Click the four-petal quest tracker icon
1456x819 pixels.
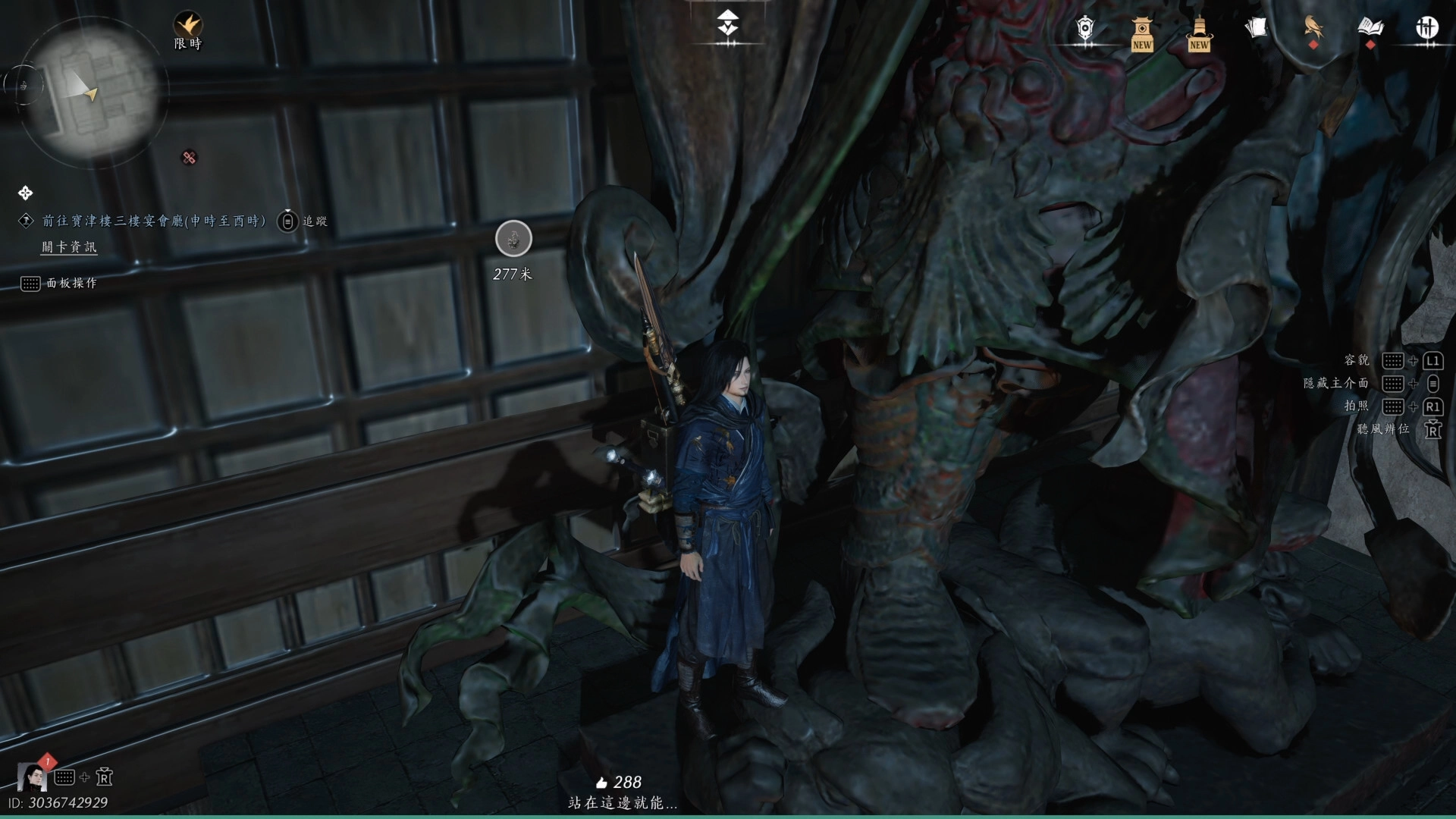coord(25,193)
